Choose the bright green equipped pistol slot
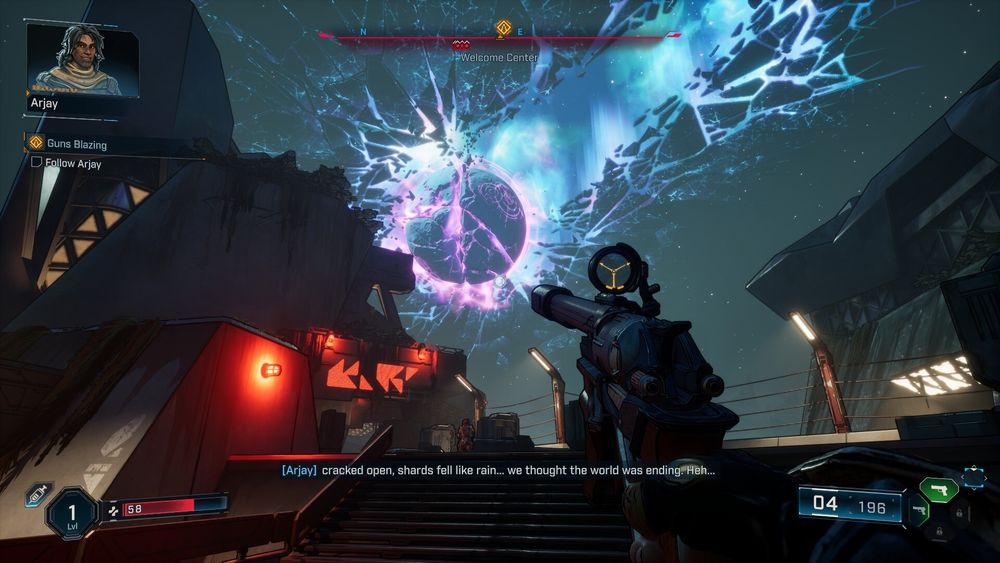1000x563 pixels. (x=939, y=489)
